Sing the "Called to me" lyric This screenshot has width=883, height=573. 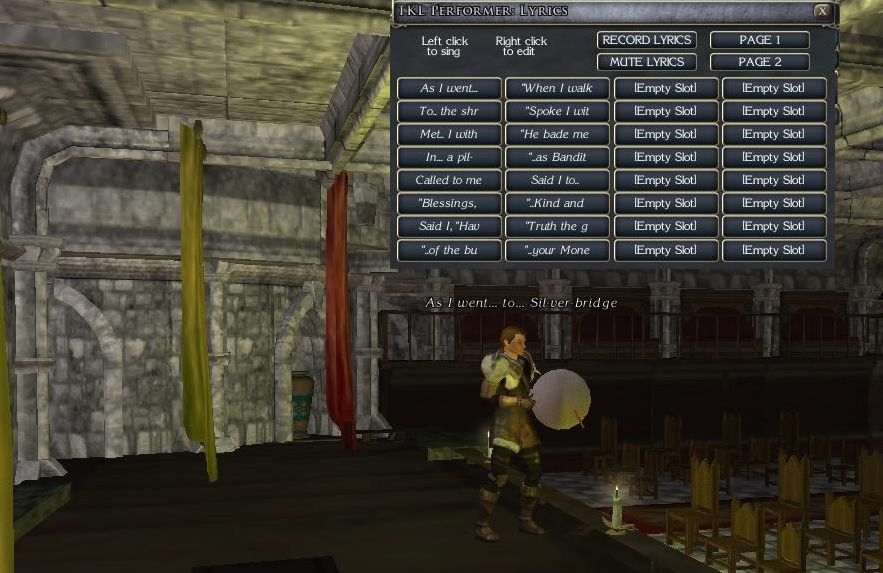[x=449, y=180]
